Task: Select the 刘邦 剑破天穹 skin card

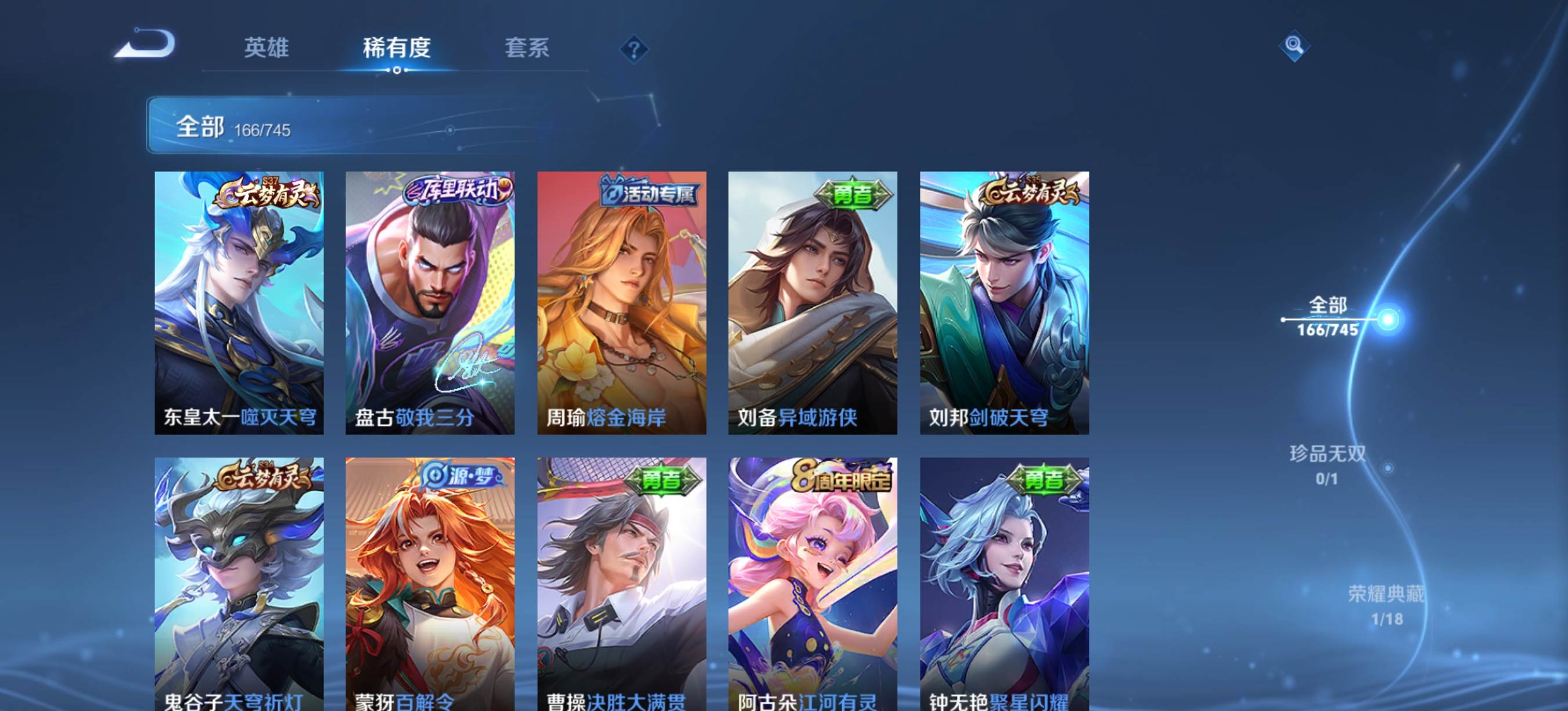Action: (1004, 303)
